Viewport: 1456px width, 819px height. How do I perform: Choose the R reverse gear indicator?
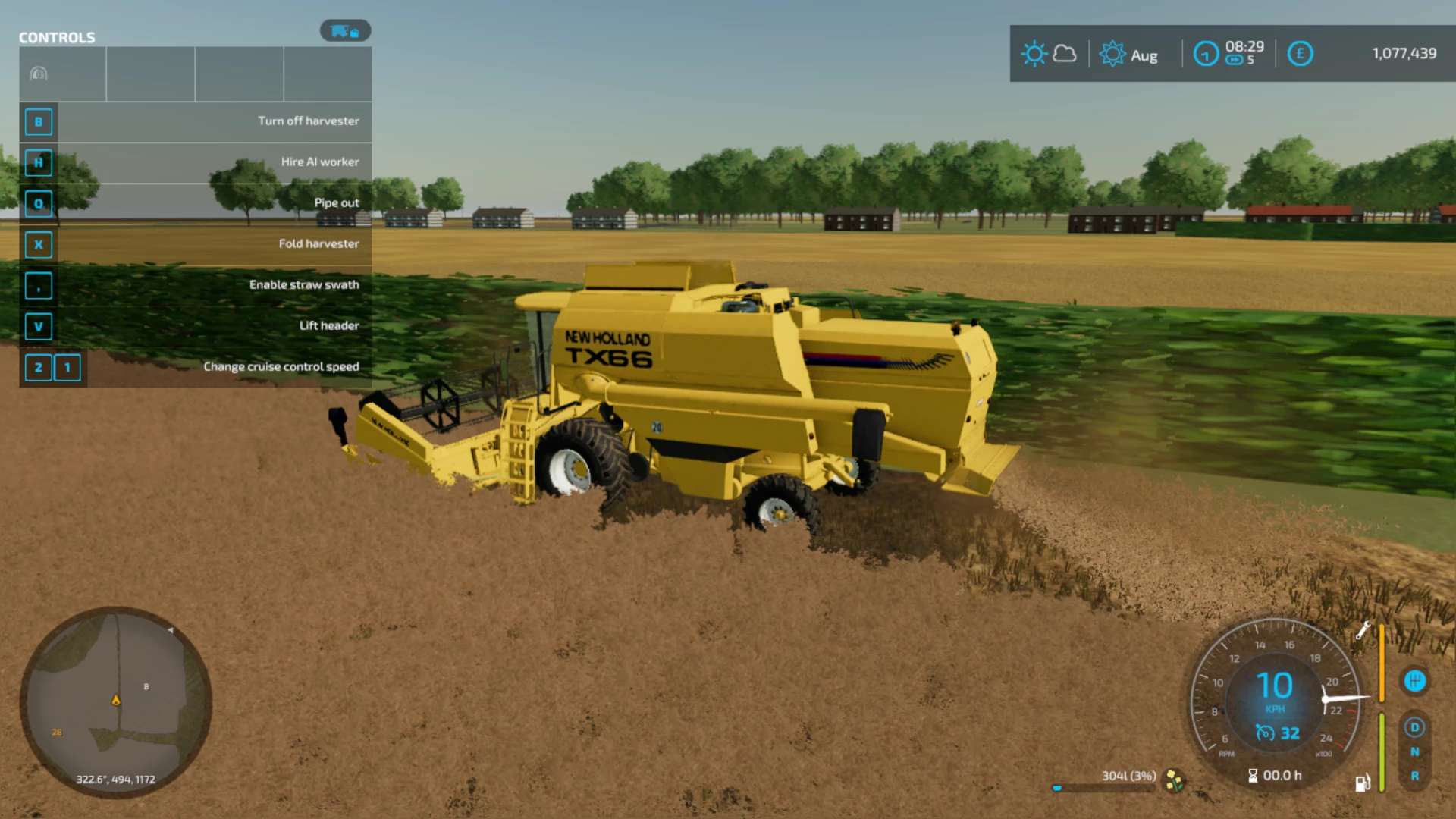pos(1414,776)
